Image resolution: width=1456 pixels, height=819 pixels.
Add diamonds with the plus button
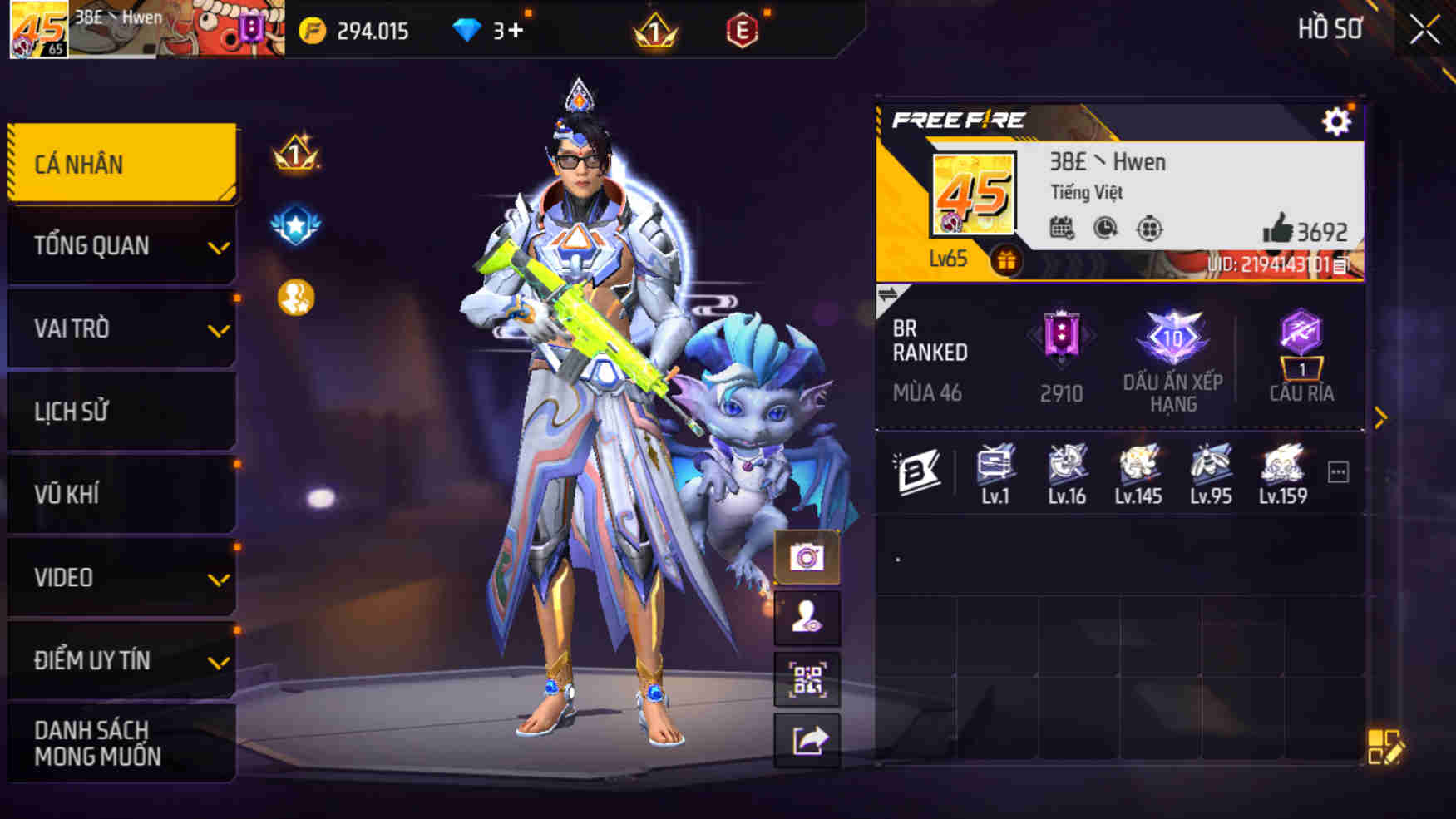coord(516,31)
